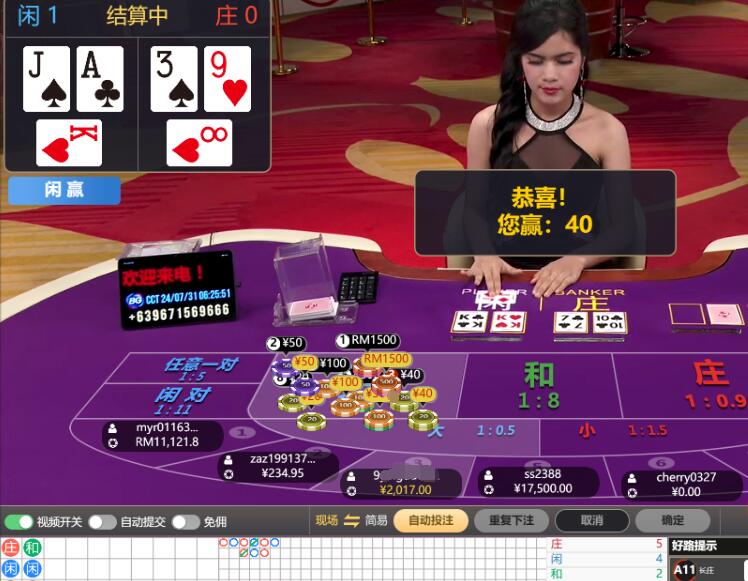Select the 任意一对 any-pair betting zone
748x581 pixels.
pyautogui.click(x=199, y=368)
